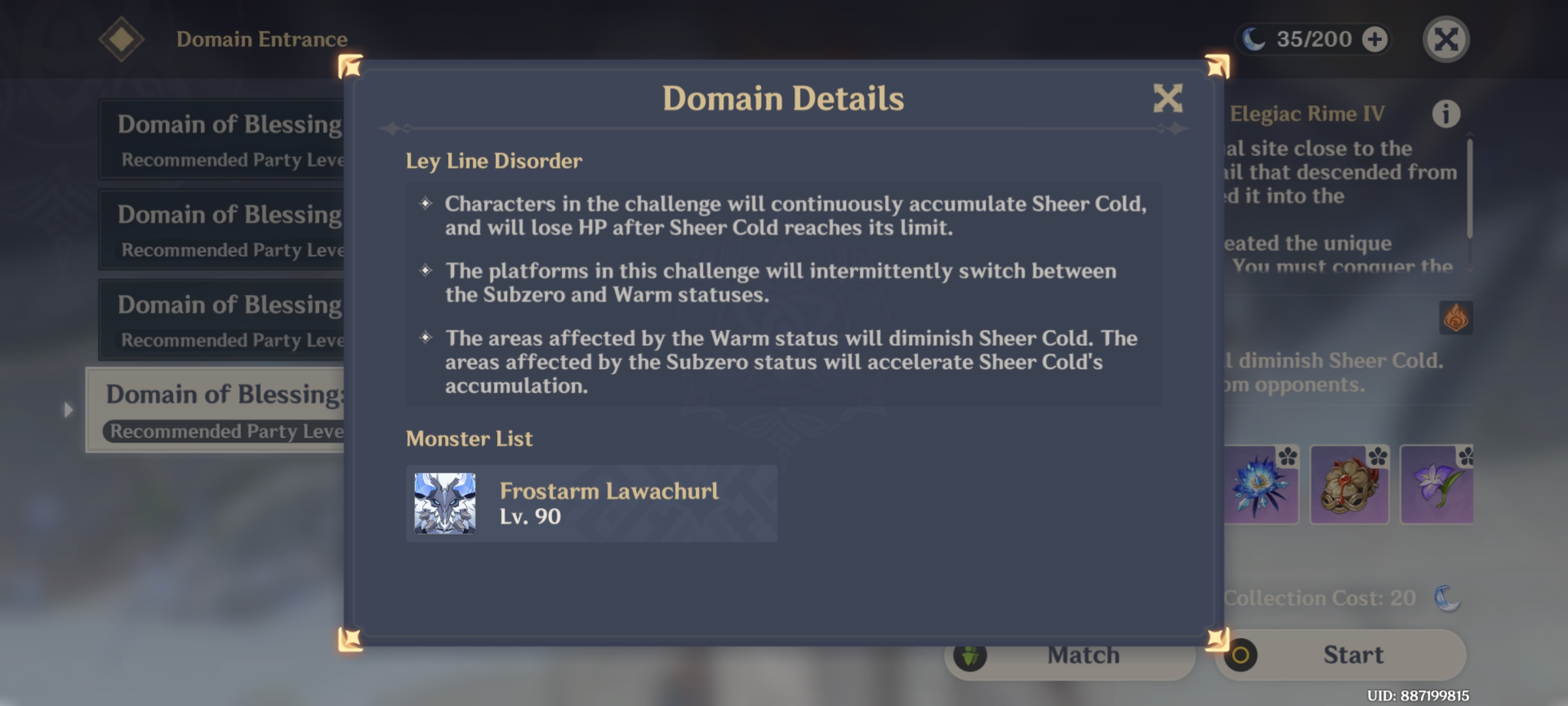
Task: Exit the Domain Entrance screen
Action: (x=1446, y=39)
